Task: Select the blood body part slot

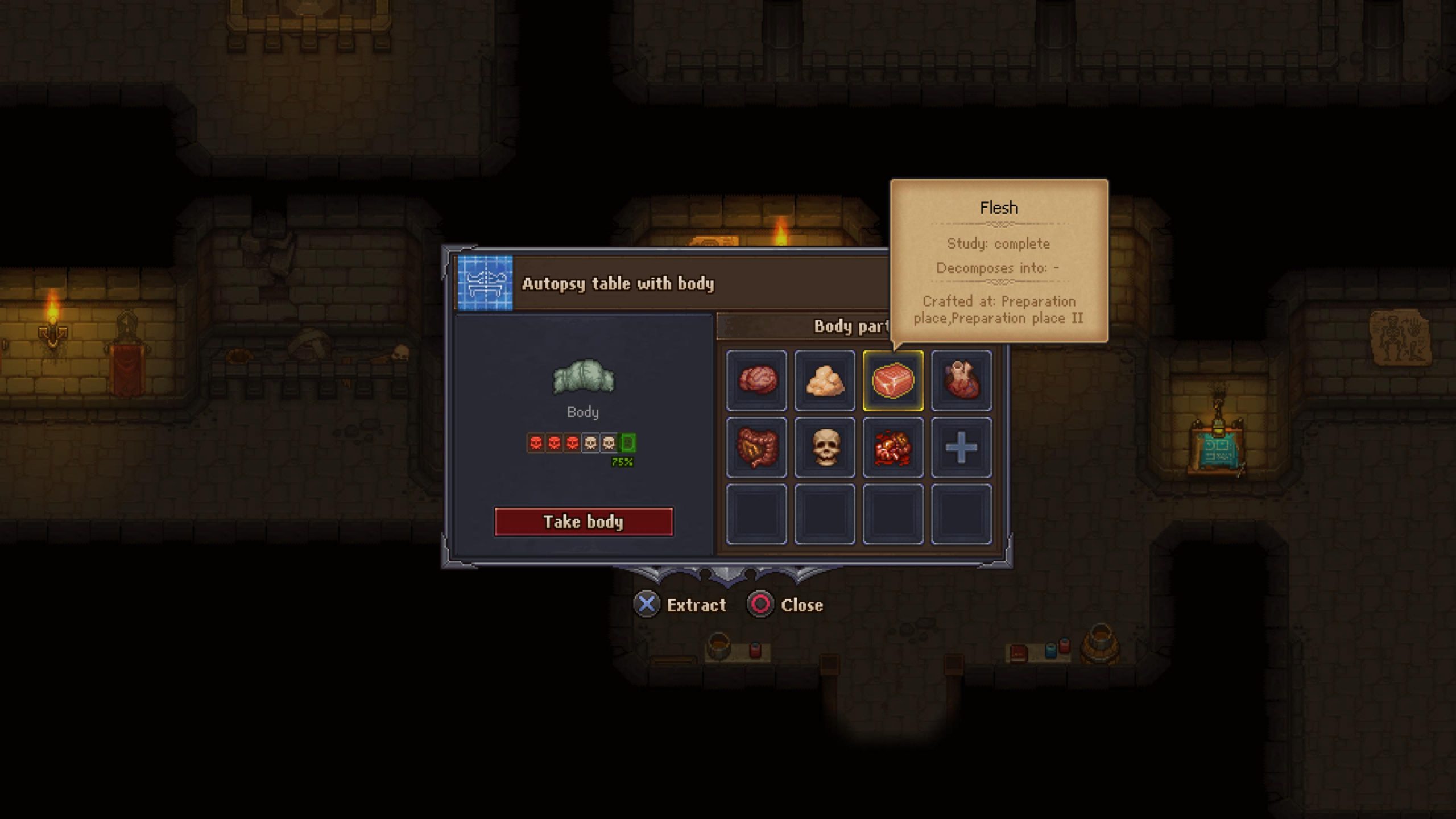Action: pos(893,447)
